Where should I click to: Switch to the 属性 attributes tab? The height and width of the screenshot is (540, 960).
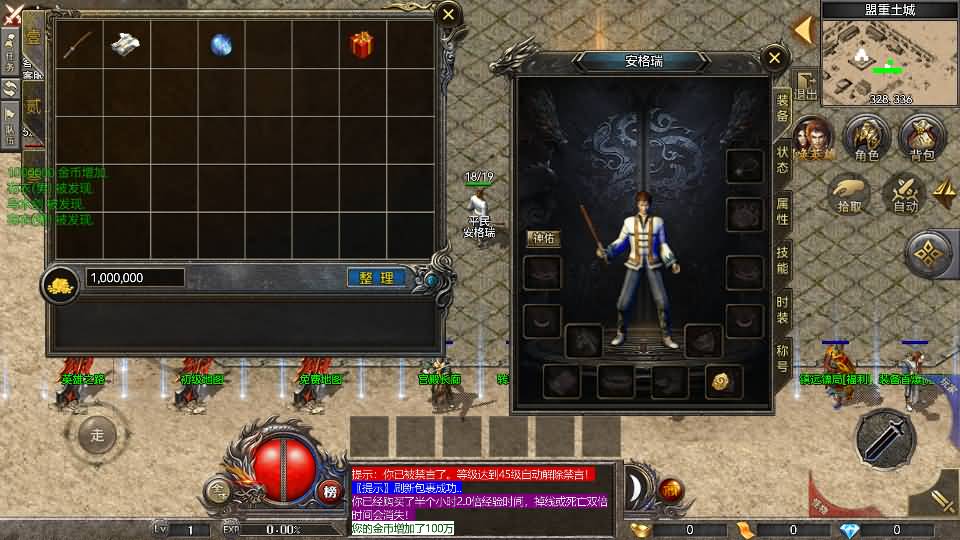783,211
